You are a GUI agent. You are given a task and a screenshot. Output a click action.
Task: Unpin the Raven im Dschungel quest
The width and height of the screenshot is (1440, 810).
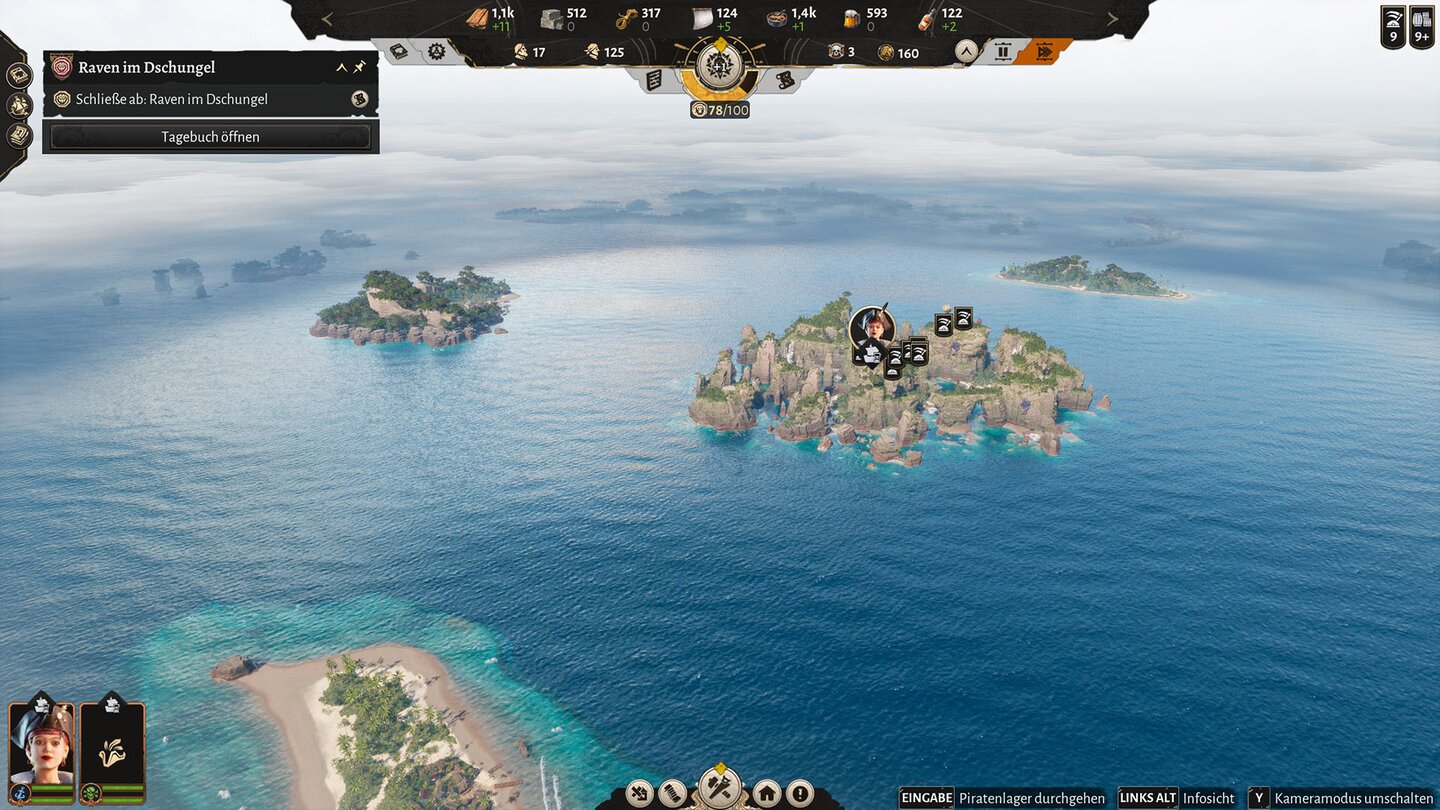(x=360, y=68)
